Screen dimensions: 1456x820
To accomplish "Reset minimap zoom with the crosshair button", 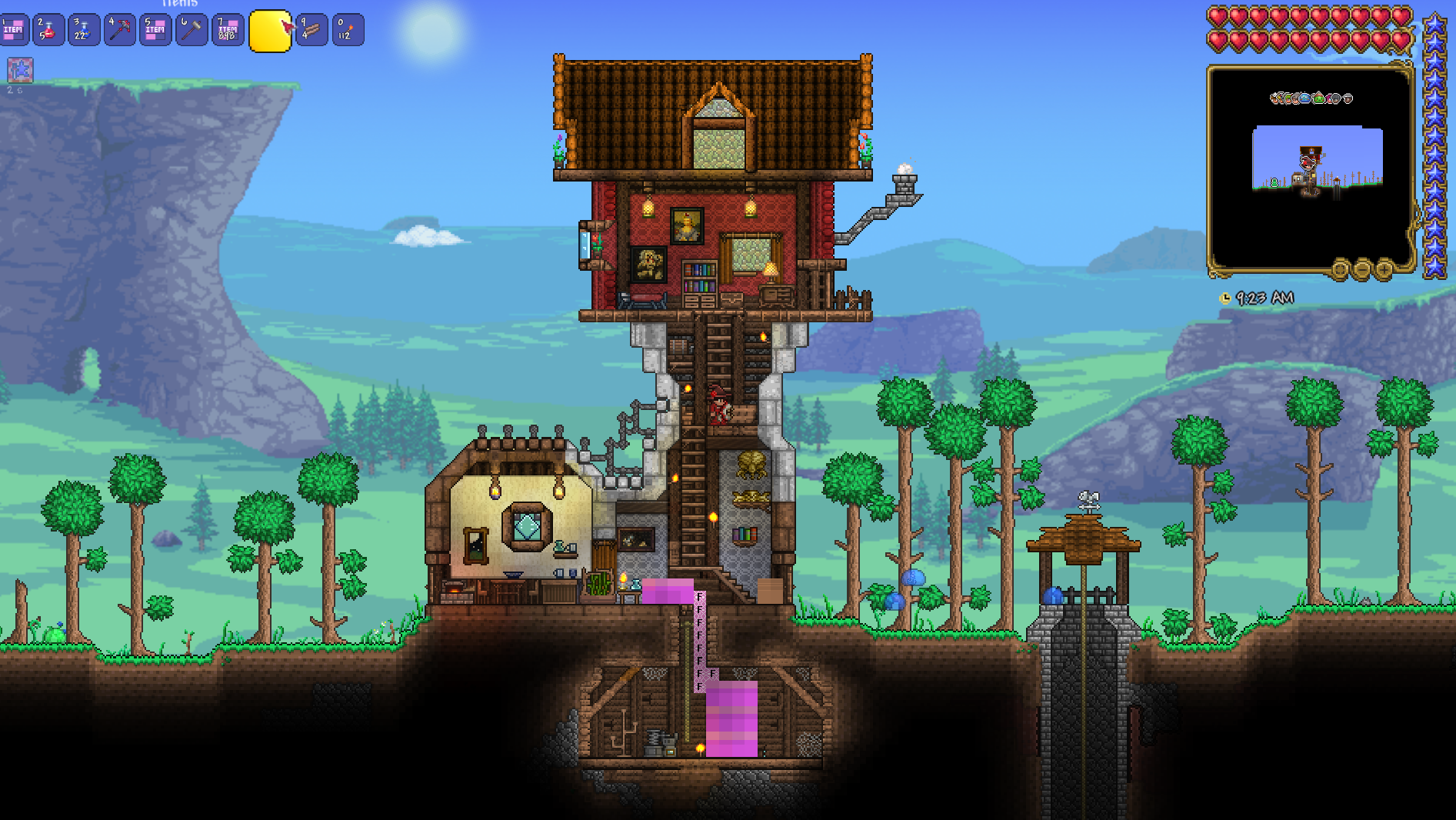I will point(1341,269).
